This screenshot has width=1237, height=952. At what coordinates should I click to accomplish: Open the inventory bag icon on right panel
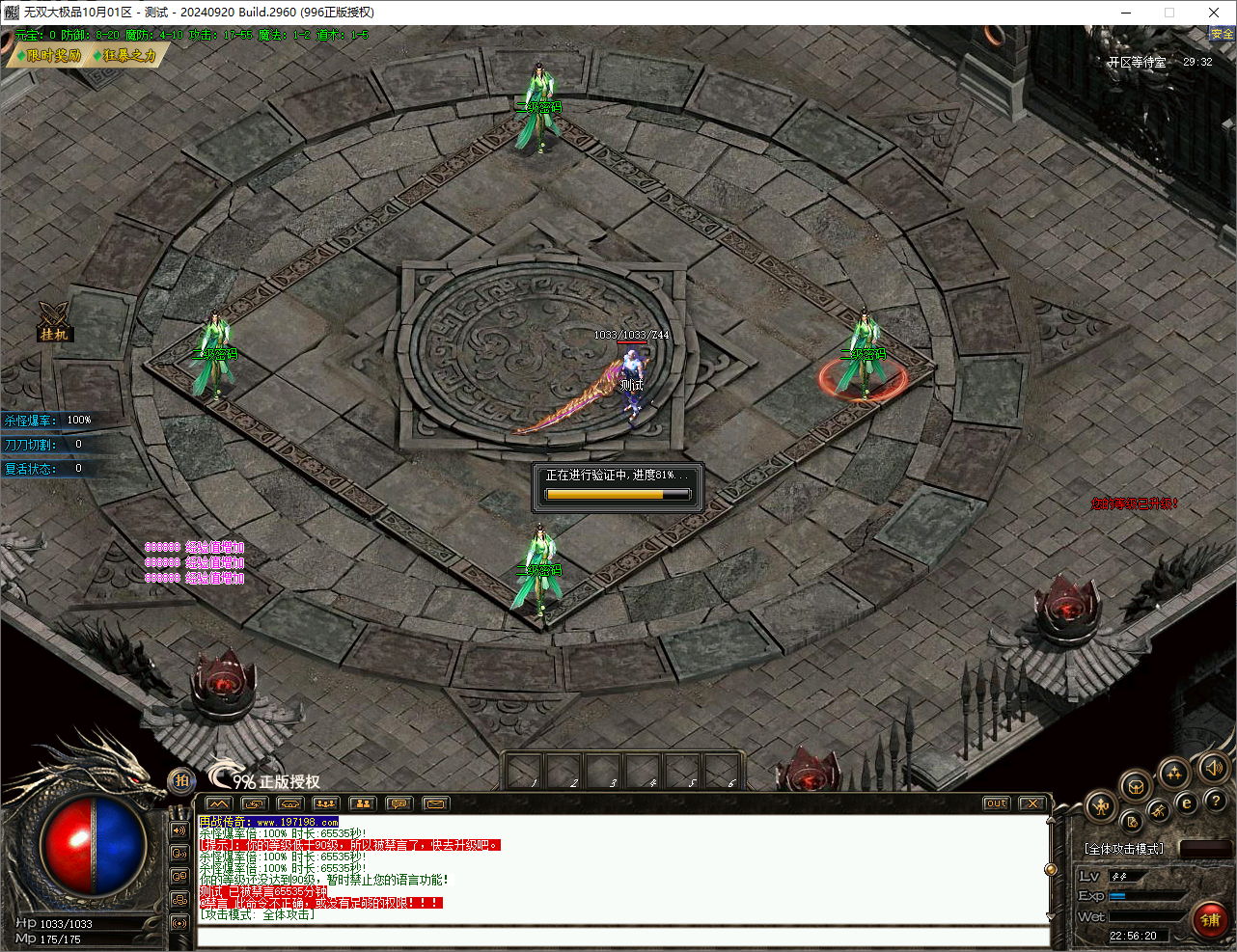[x=1135, y=788]
